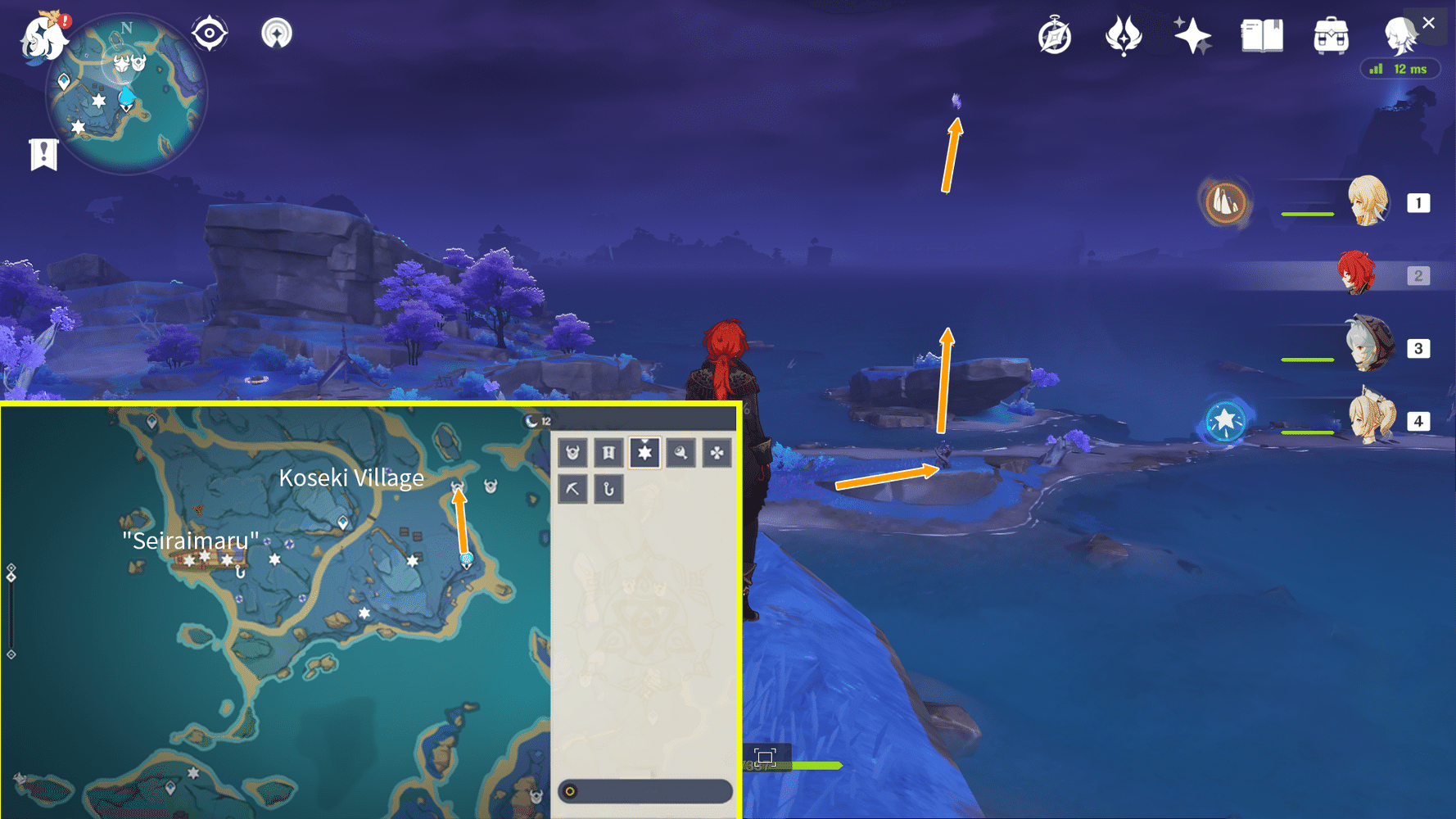Open the Paimon menu icon

[45, 39]
